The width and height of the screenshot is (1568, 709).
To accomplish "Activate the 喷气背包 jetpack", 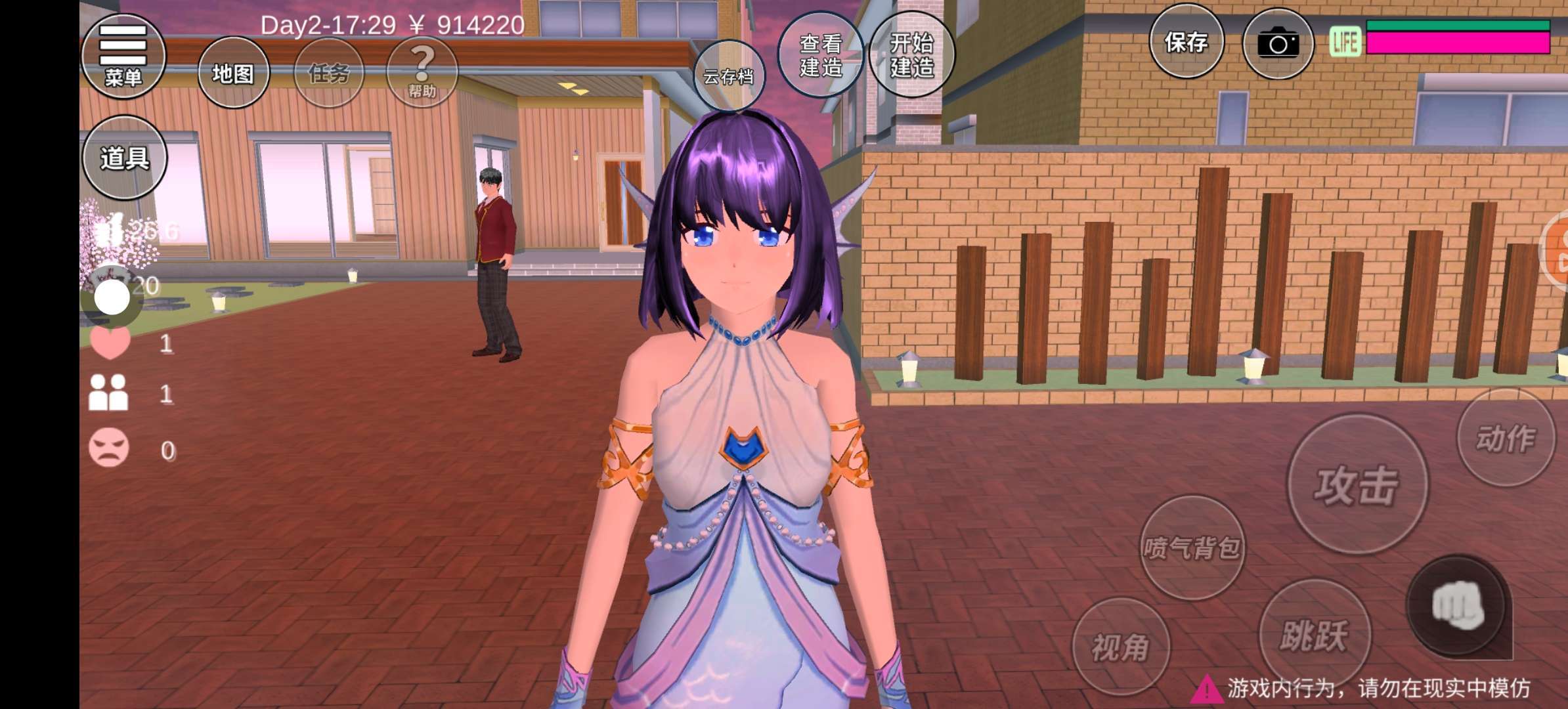I will (1192, 547).
